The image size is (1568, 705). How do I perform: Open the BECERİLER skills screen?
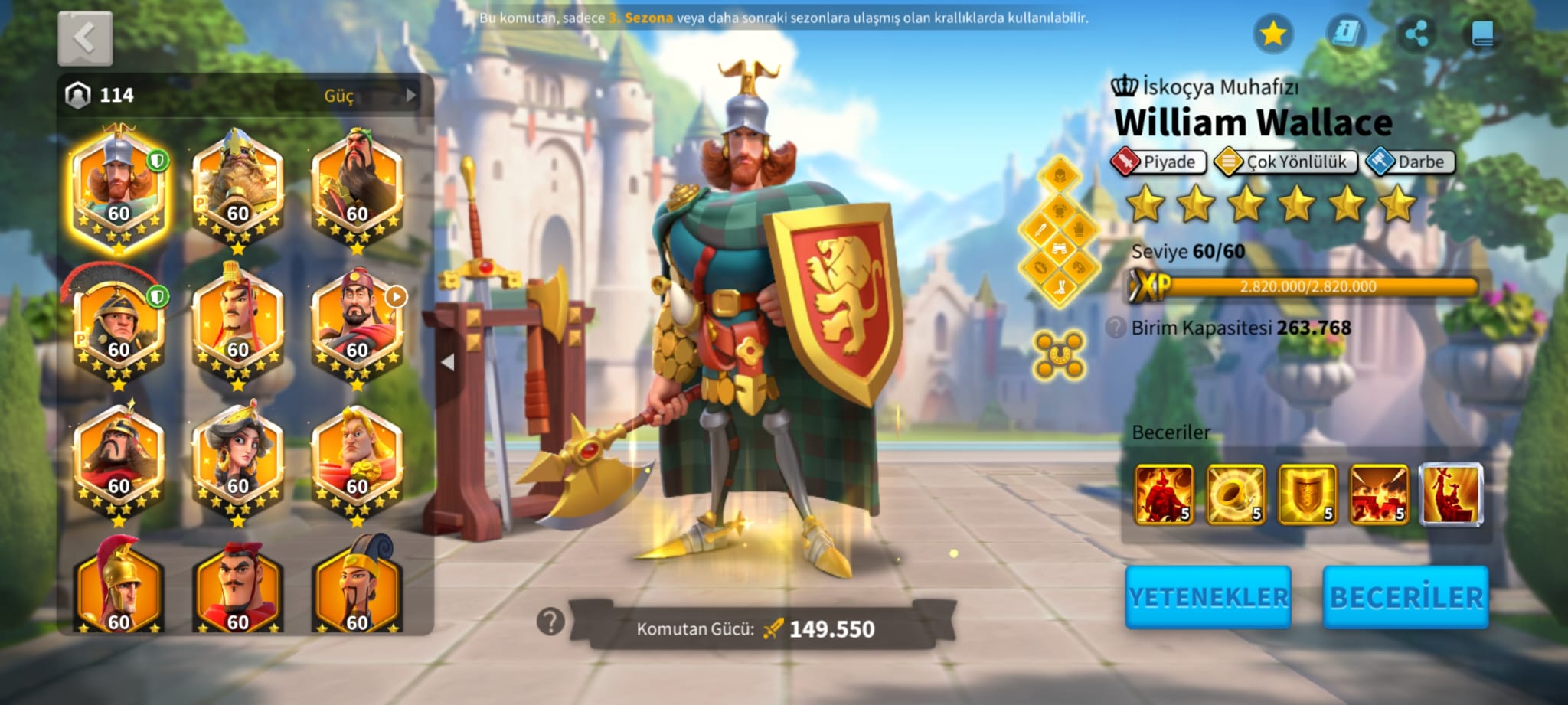(1406, 597)
